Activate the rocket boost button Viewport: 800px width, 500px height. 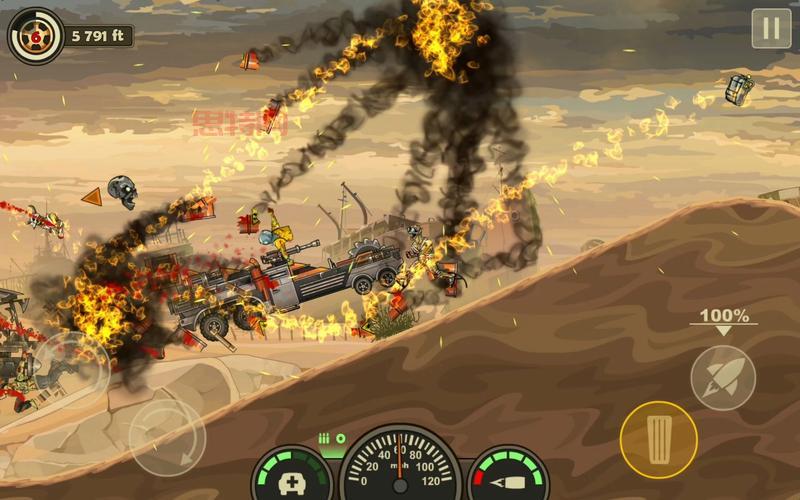click(722, 377)
